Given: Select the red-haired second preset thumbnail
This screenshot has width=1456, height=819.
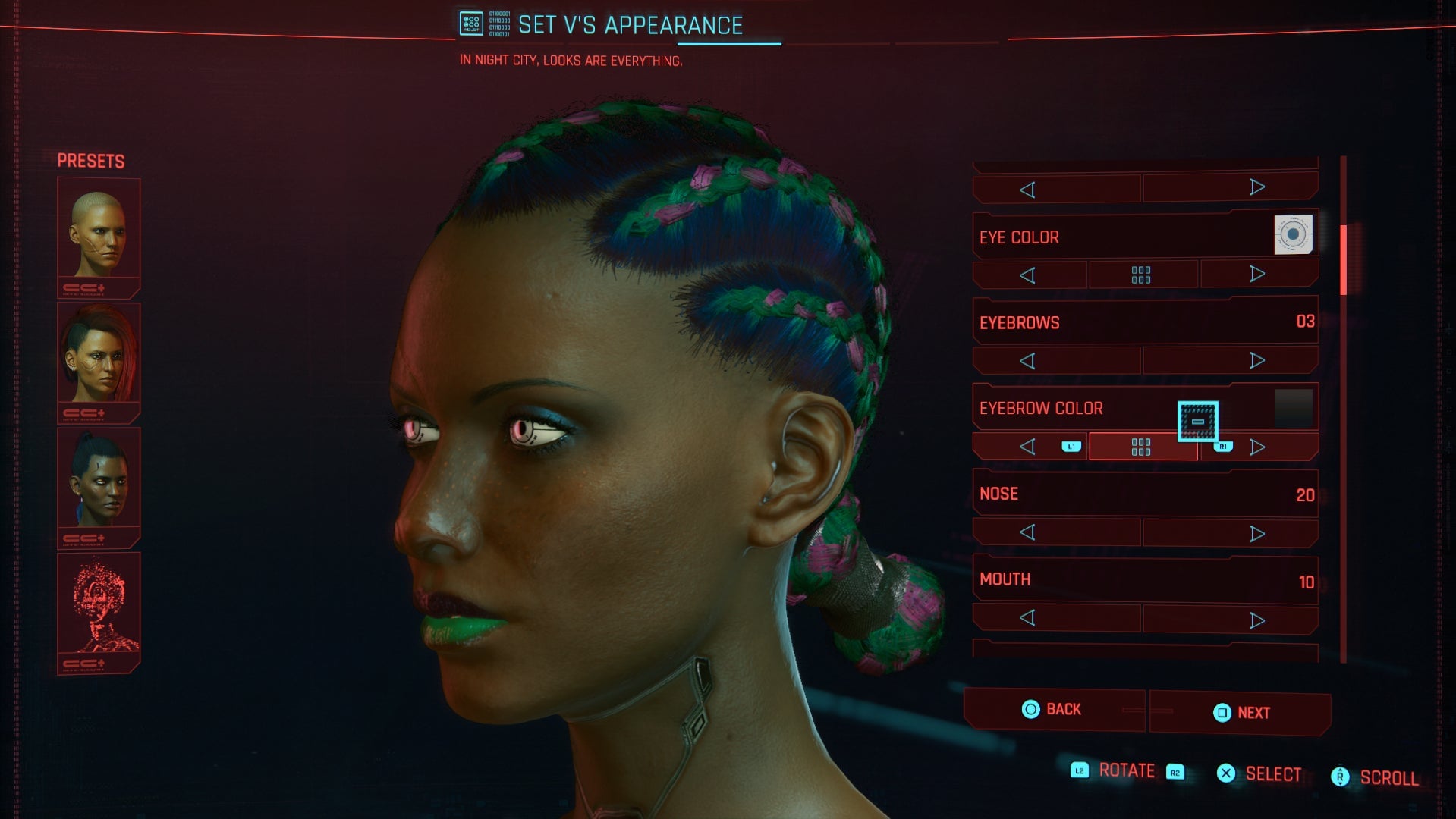Looking at the screenshot, I should (98, 356).
